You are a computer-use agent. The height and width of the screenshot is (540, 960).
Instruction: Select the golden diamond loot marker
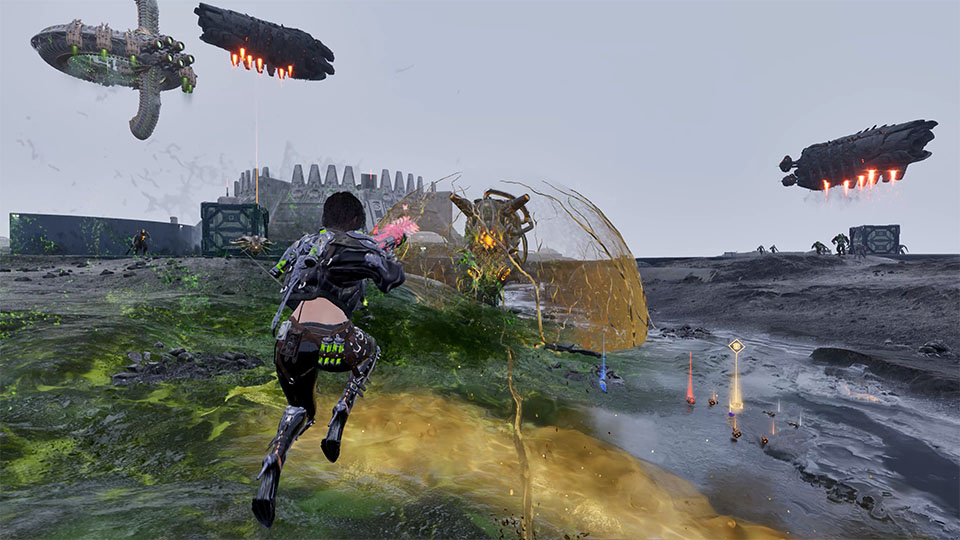pos(736,346)
